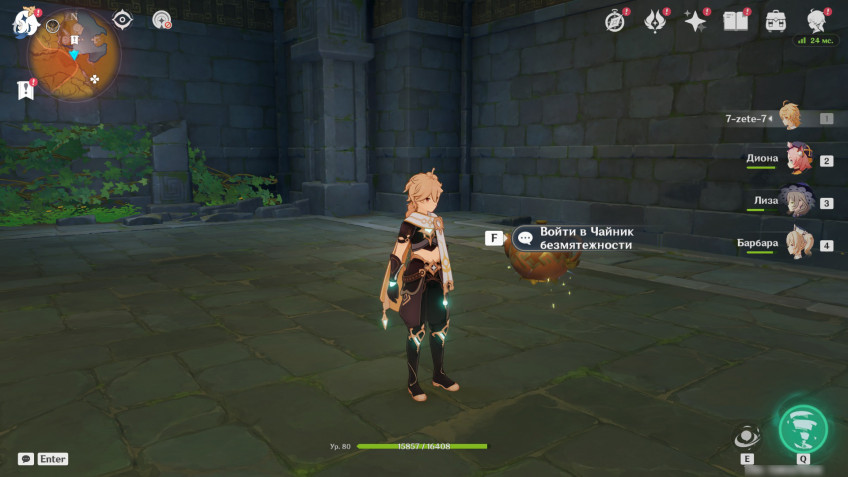Image resolution: width=848 pixels, height=477 pixels.
Task: Open the winged battle pass icon
Action: tap(655, 21)
